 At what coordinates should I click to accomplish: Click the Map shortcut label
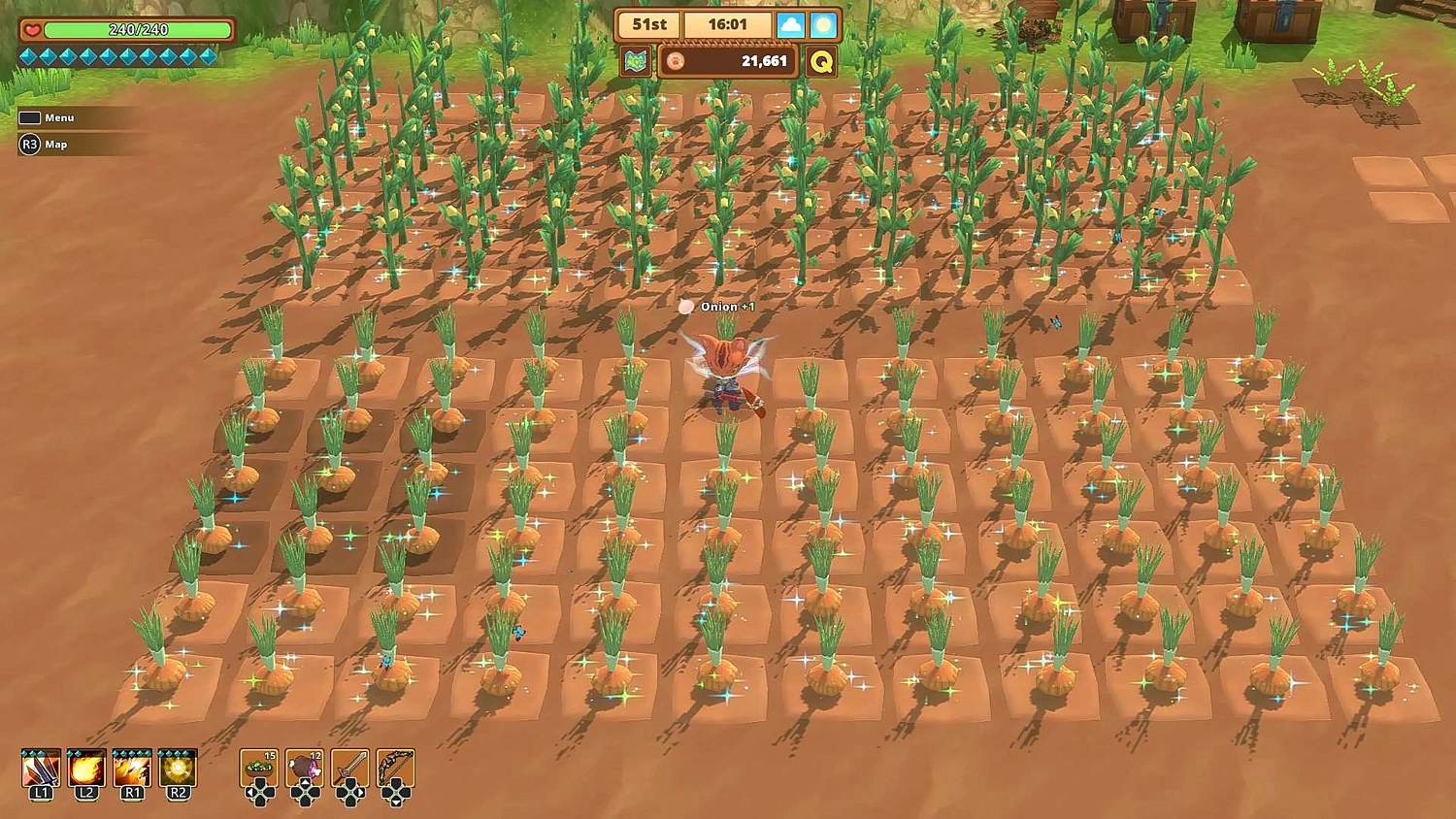click(x=55, y=145)
